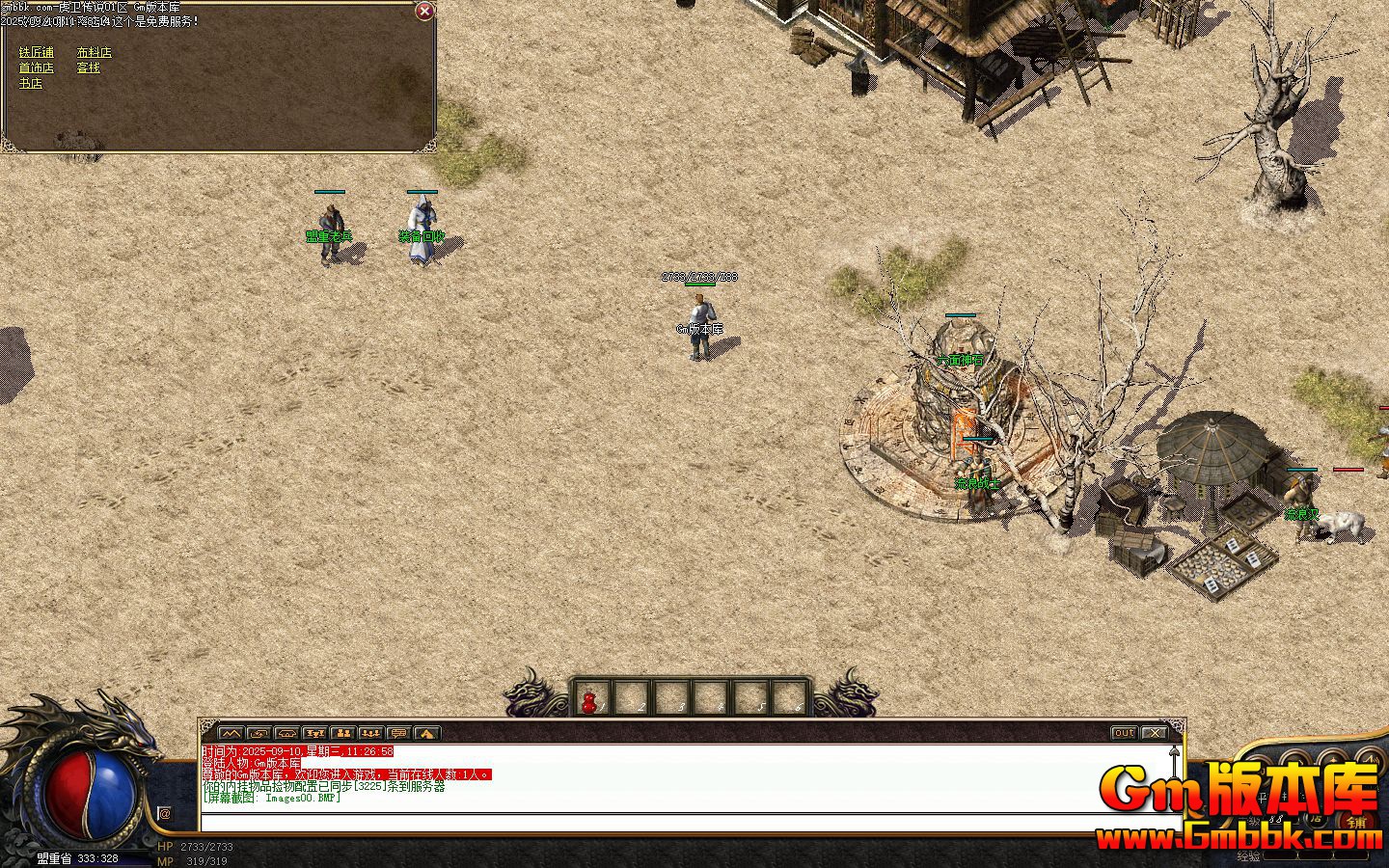Open the red 铺 shop button
This screenshot has width=1389, height=868.
1358,821
